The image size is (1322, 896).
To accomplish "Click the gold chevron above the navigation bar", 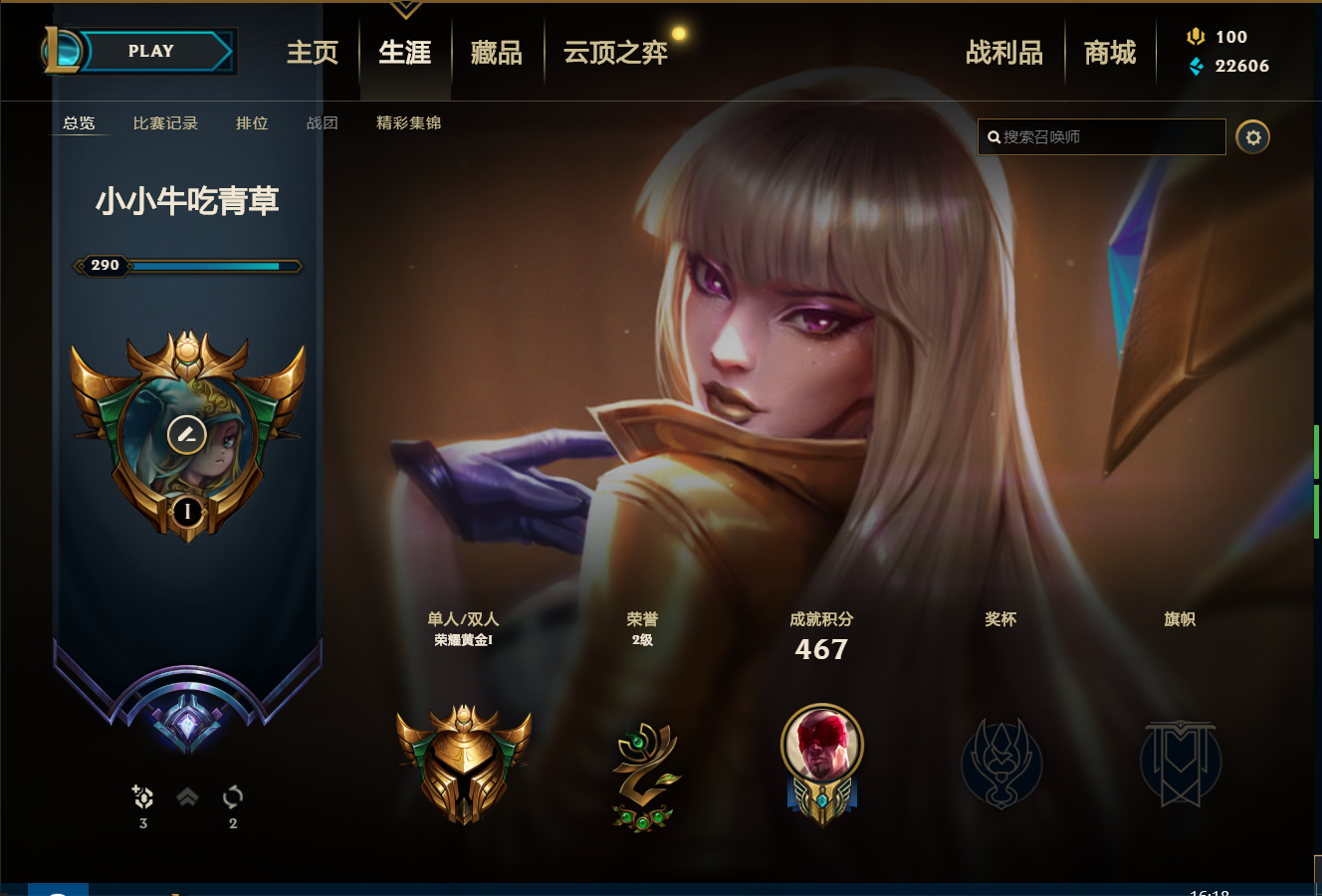I will click(x=404, y=8).
